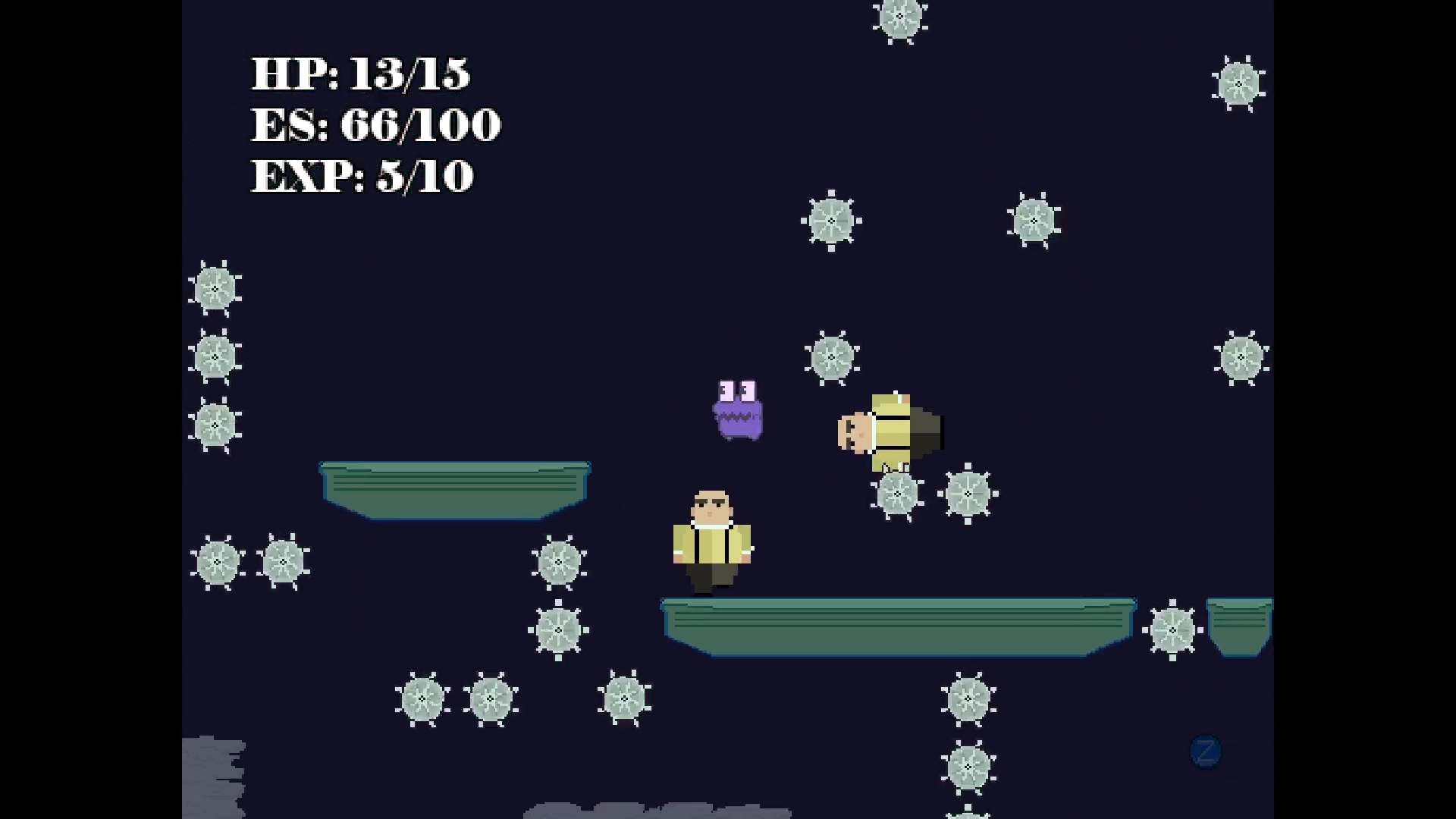Click the HP: 13/15 stat label
1456x819 pixels.
coord(362,74)
